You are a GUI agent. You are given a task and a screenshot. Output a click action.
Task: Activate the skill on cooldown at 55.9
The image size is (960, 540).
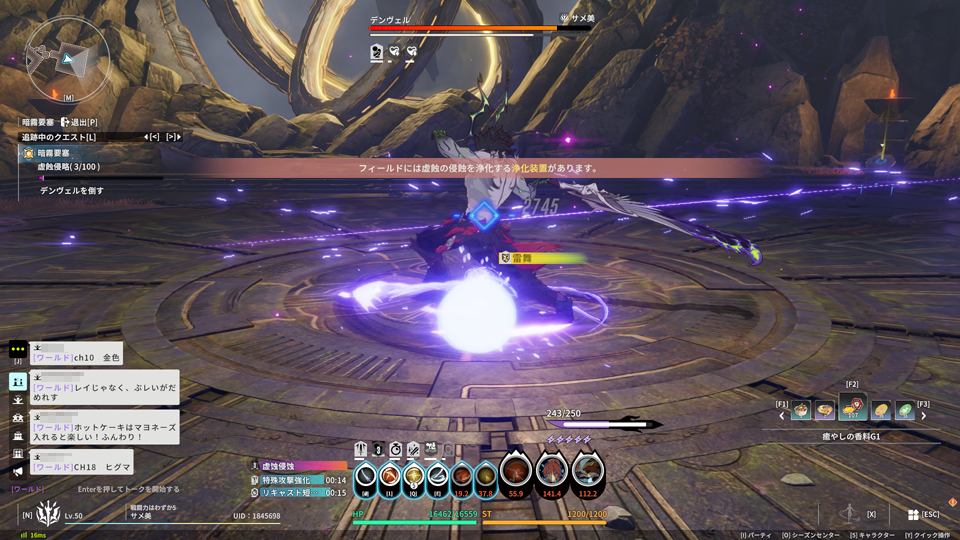pos(516,471)
